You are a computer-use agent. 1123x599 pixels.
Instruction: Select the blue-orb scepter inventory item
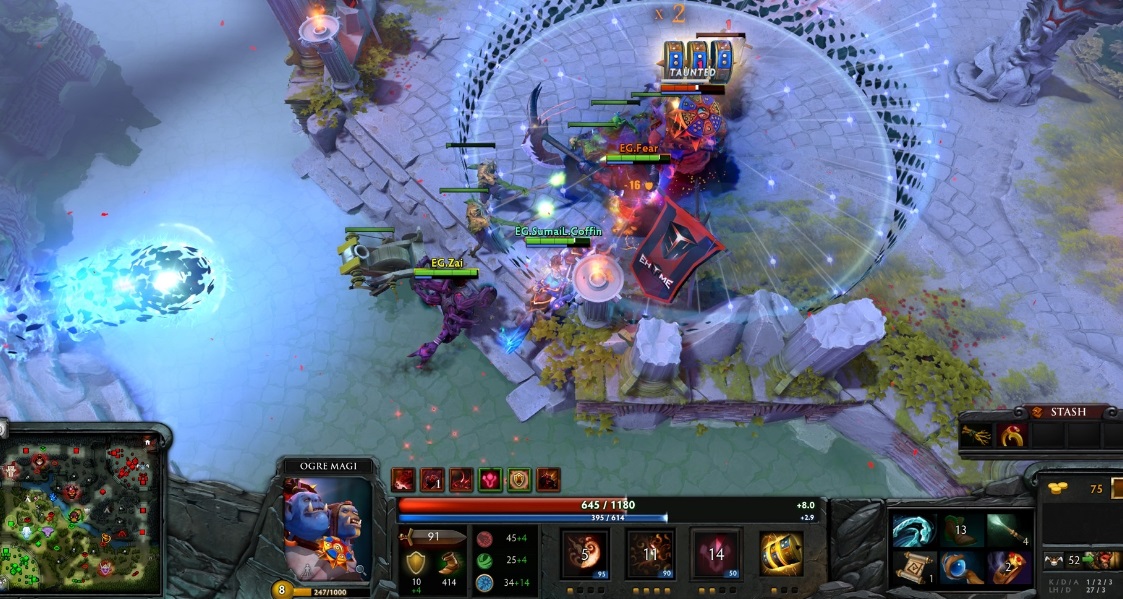960,568
